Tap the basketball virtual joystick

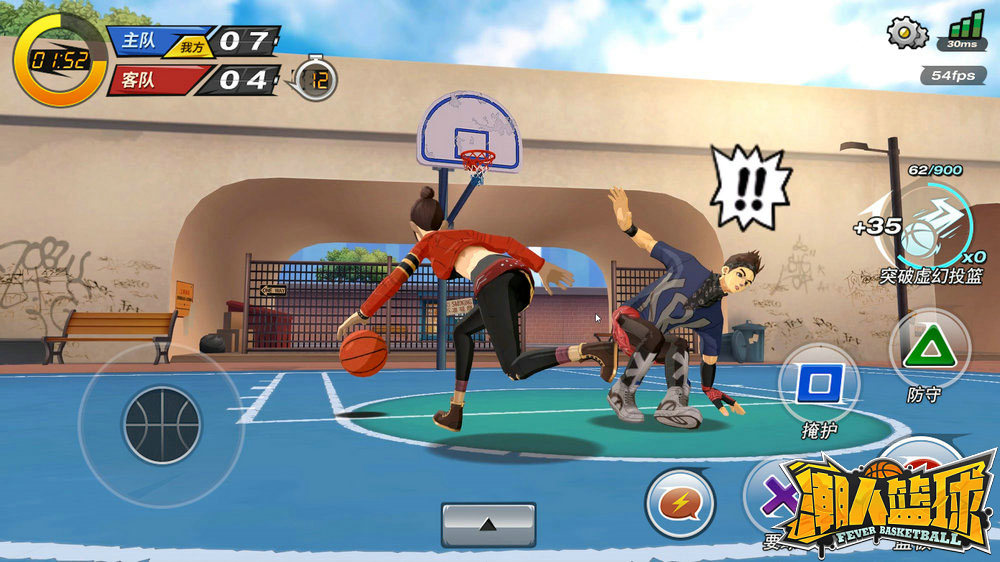tap(161, 424)
